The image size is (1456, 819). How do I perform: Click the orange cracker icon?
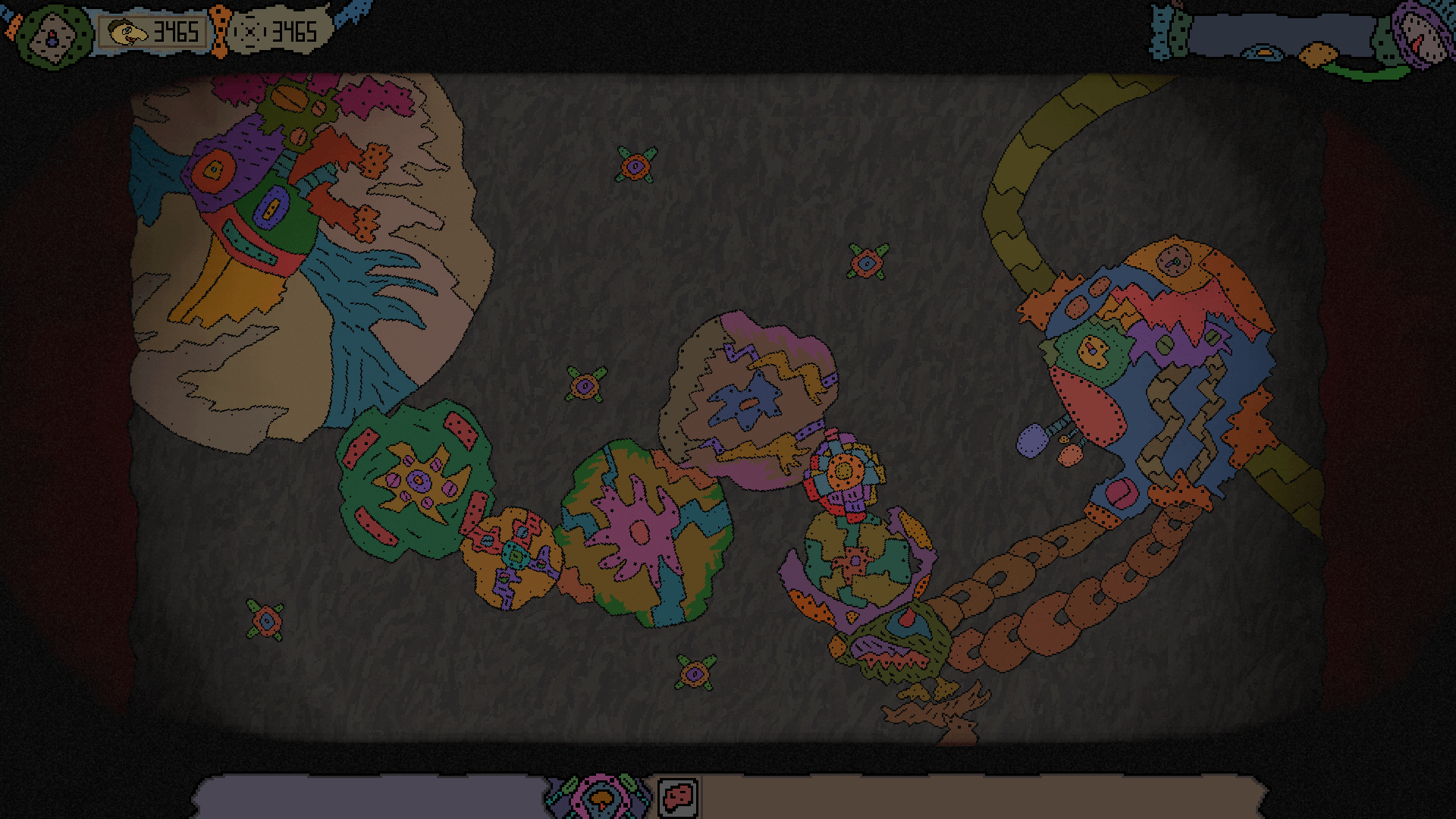(x=1318, y=55)
